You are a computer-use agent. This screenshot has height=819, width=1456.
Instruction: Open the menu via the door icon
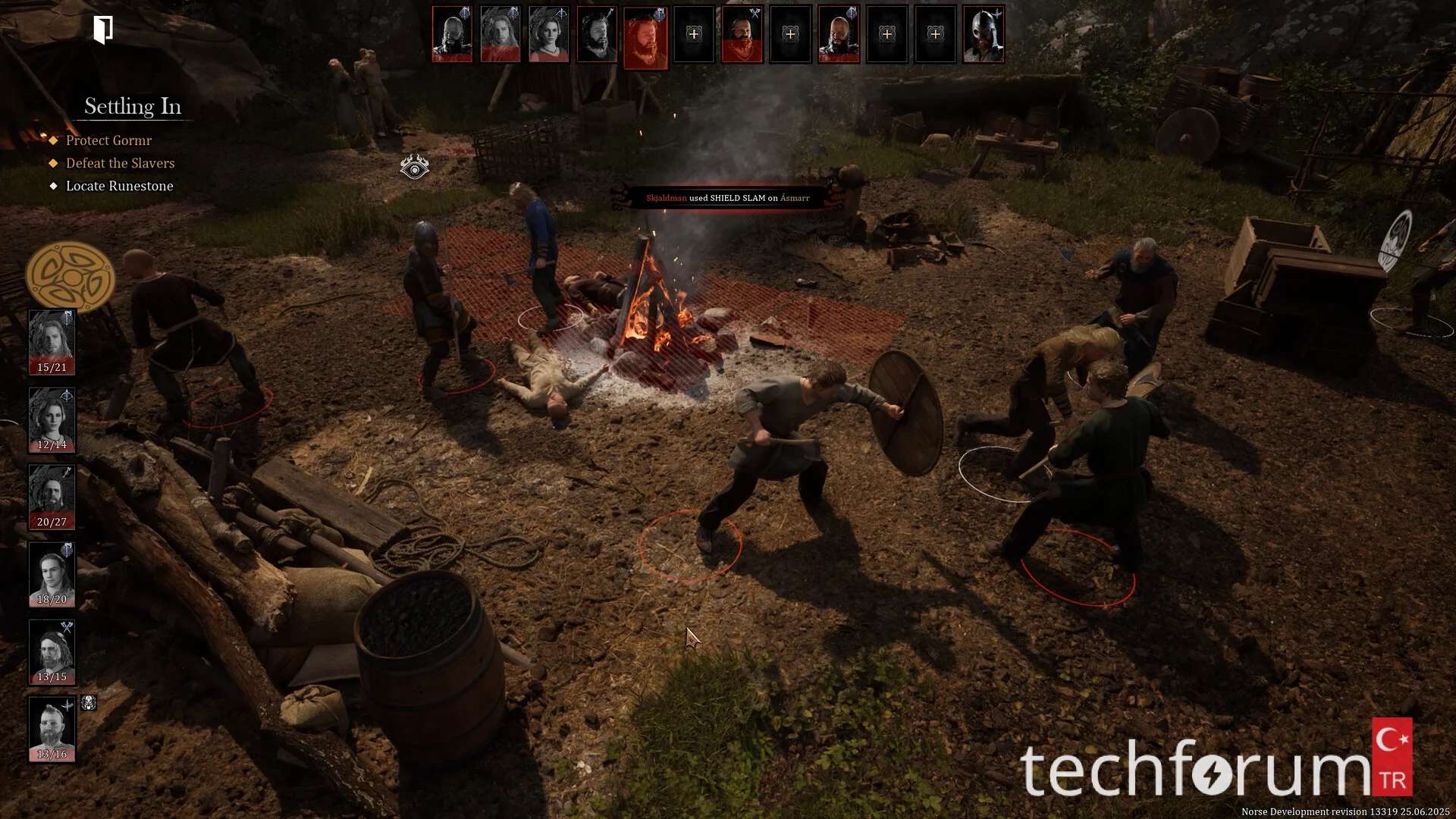tap(103, 30)
